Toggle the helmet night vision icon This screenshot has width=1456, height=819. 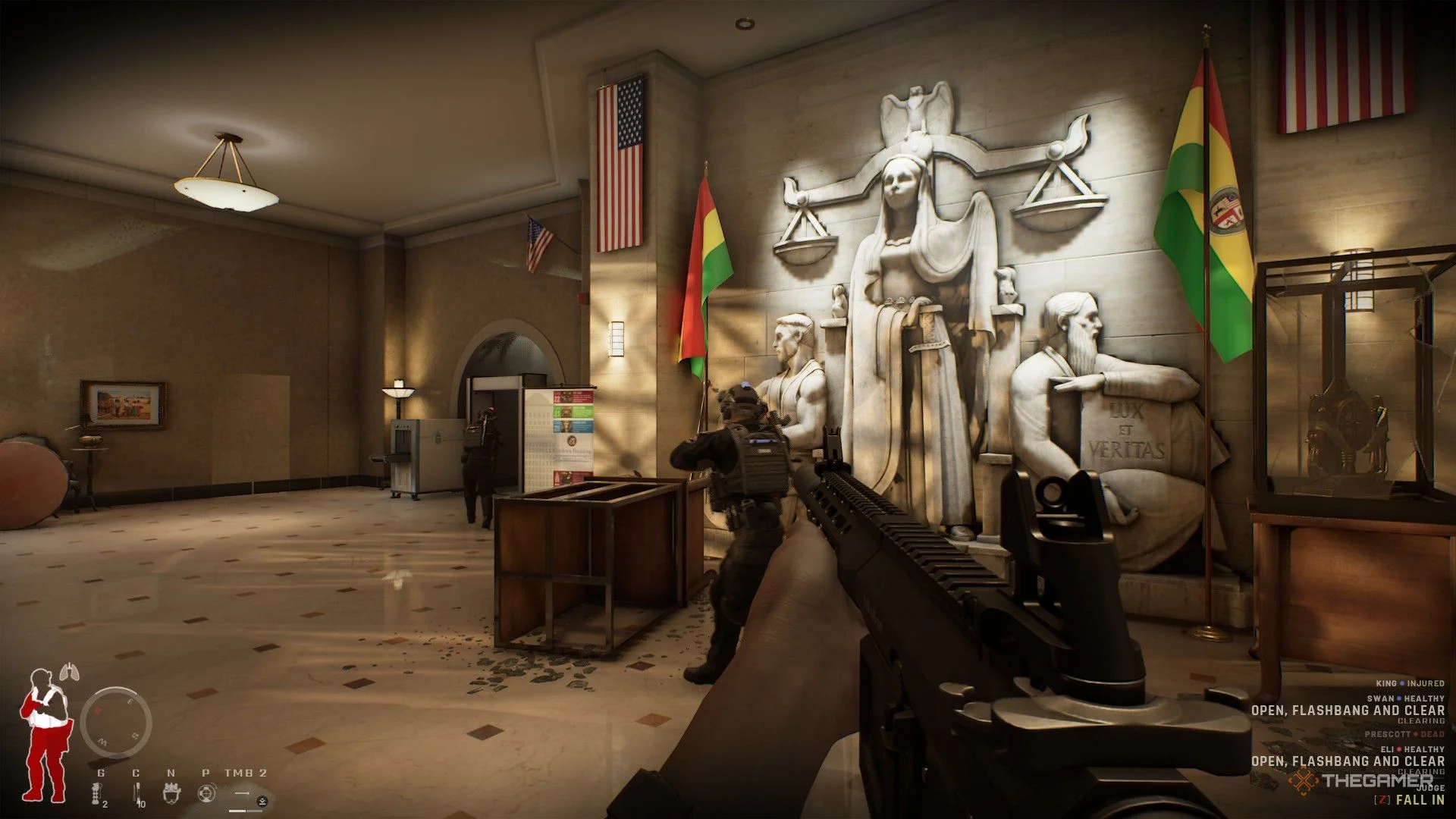172,793
